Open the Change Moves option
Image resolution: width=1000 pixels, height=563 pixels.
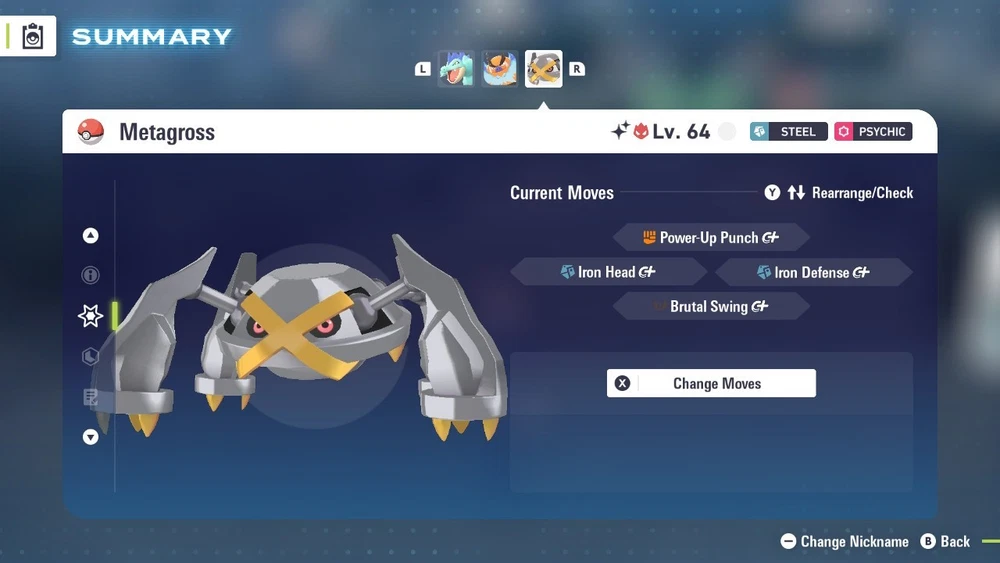pos(711,383)
